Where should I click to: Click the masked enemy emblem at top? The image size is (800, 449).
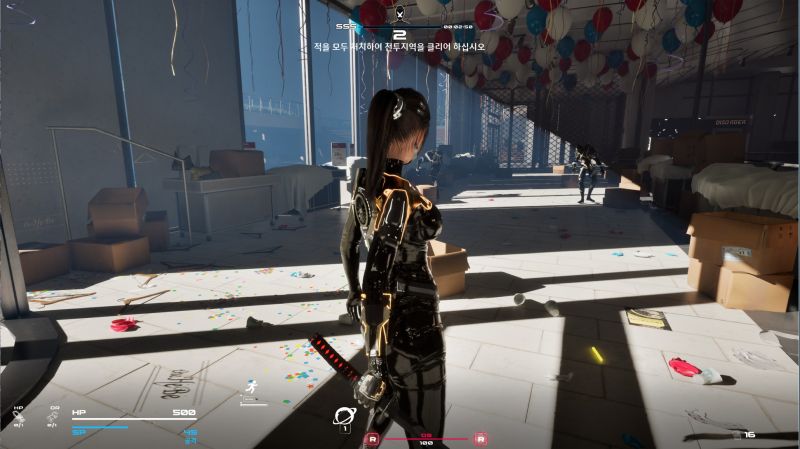[400, 13]
